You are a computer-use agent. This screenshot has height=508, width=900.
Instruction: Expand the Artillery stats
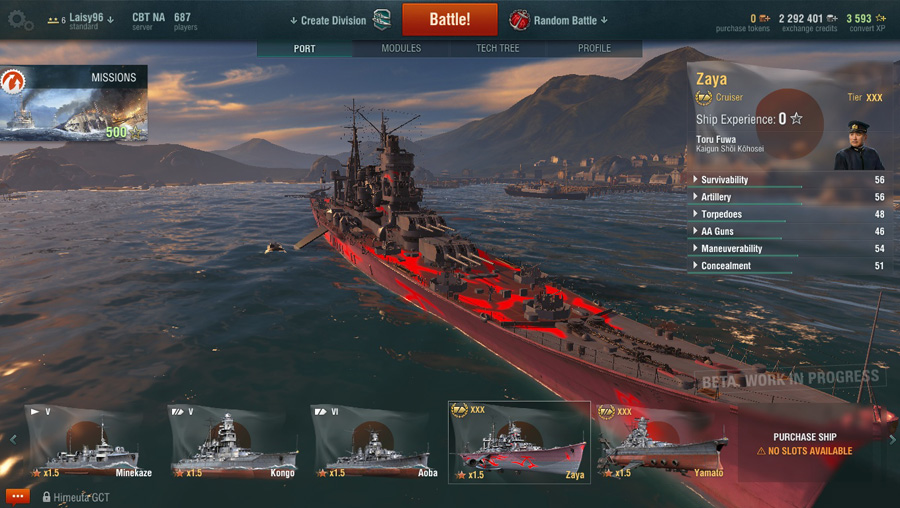tap(716, 197)
